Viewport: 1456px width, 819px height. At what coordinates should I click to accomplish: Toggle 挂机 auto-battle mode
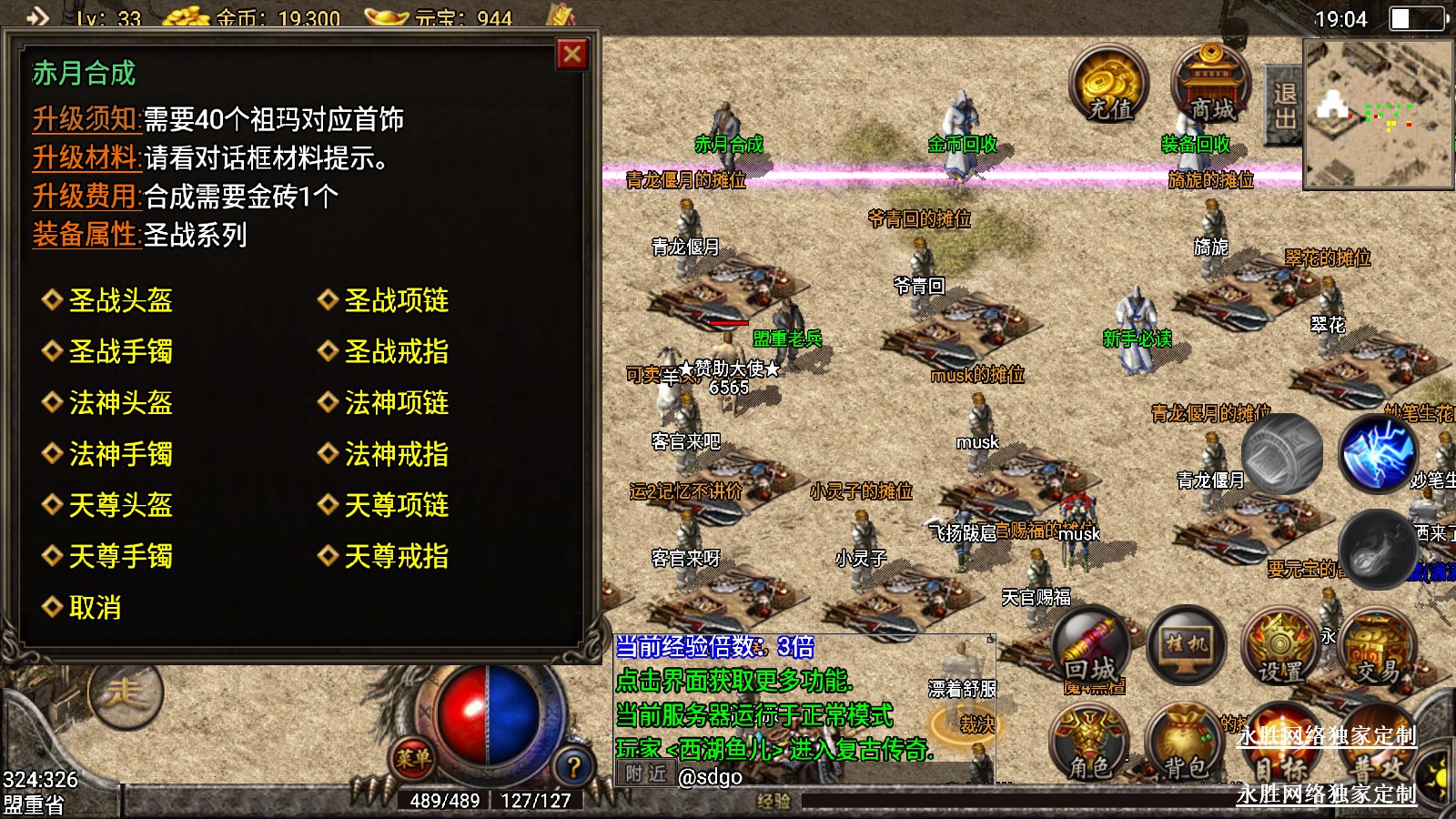click(1187, 646)
